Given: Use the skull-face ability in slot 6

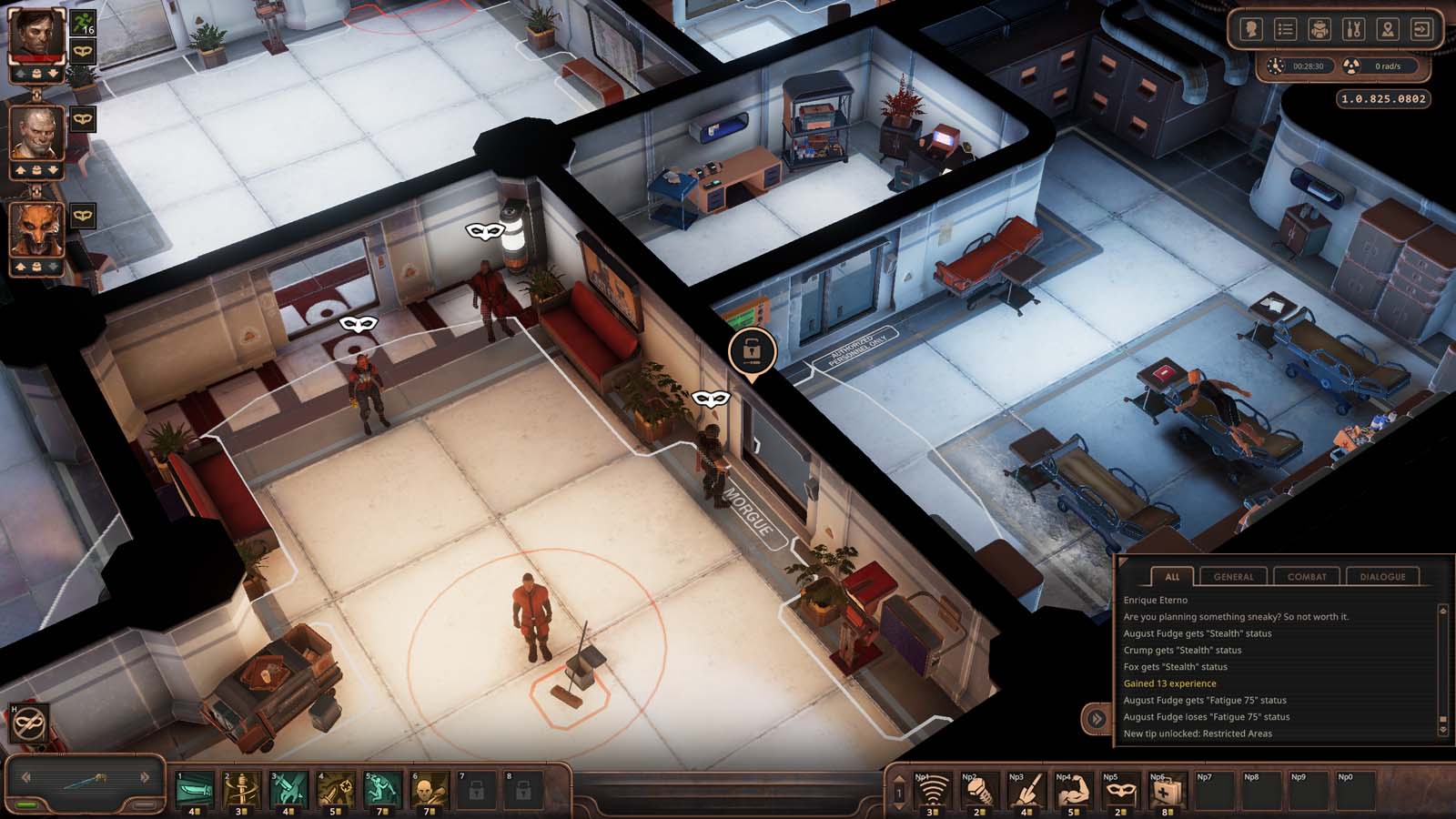Looking at the screenshot, I should pos(430,790).
